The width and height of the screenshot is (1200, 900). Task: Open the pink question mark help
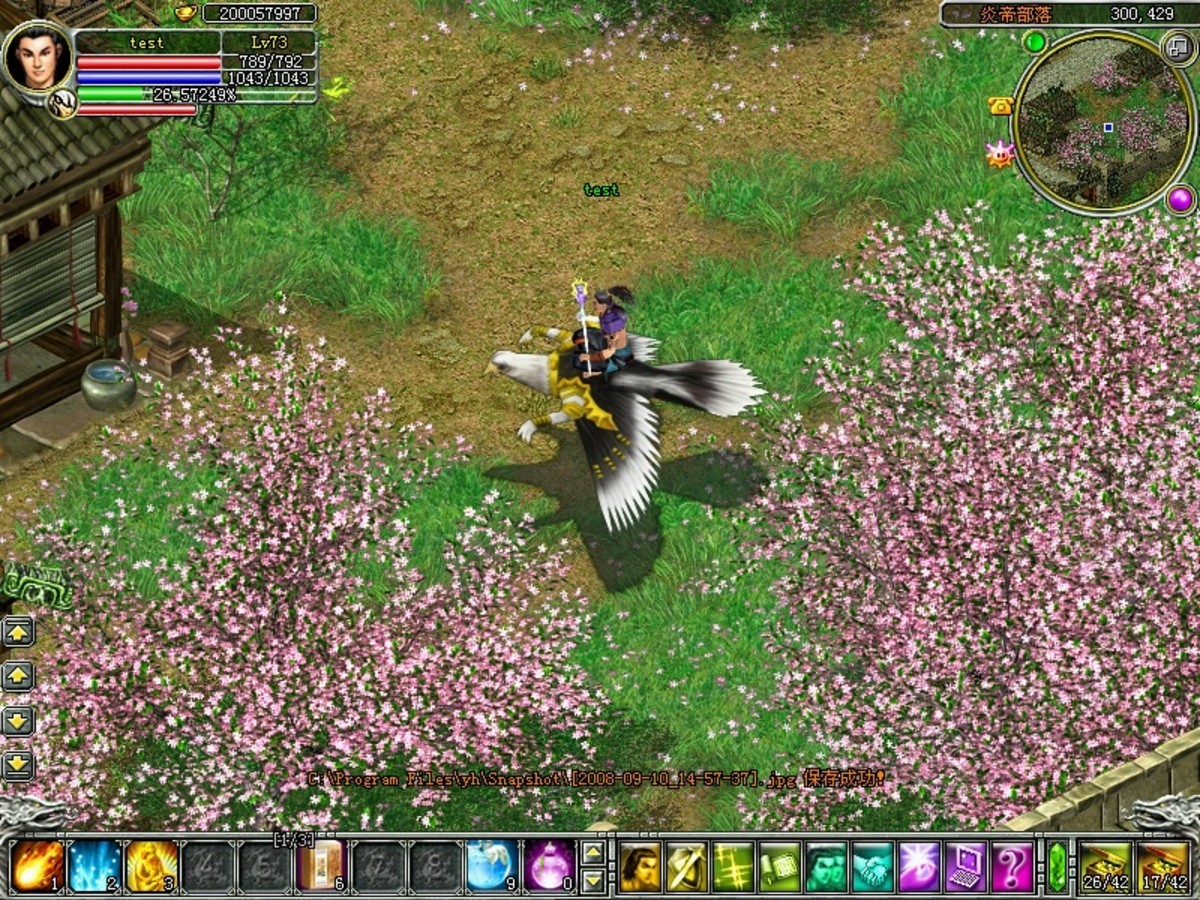[1012, 867]
